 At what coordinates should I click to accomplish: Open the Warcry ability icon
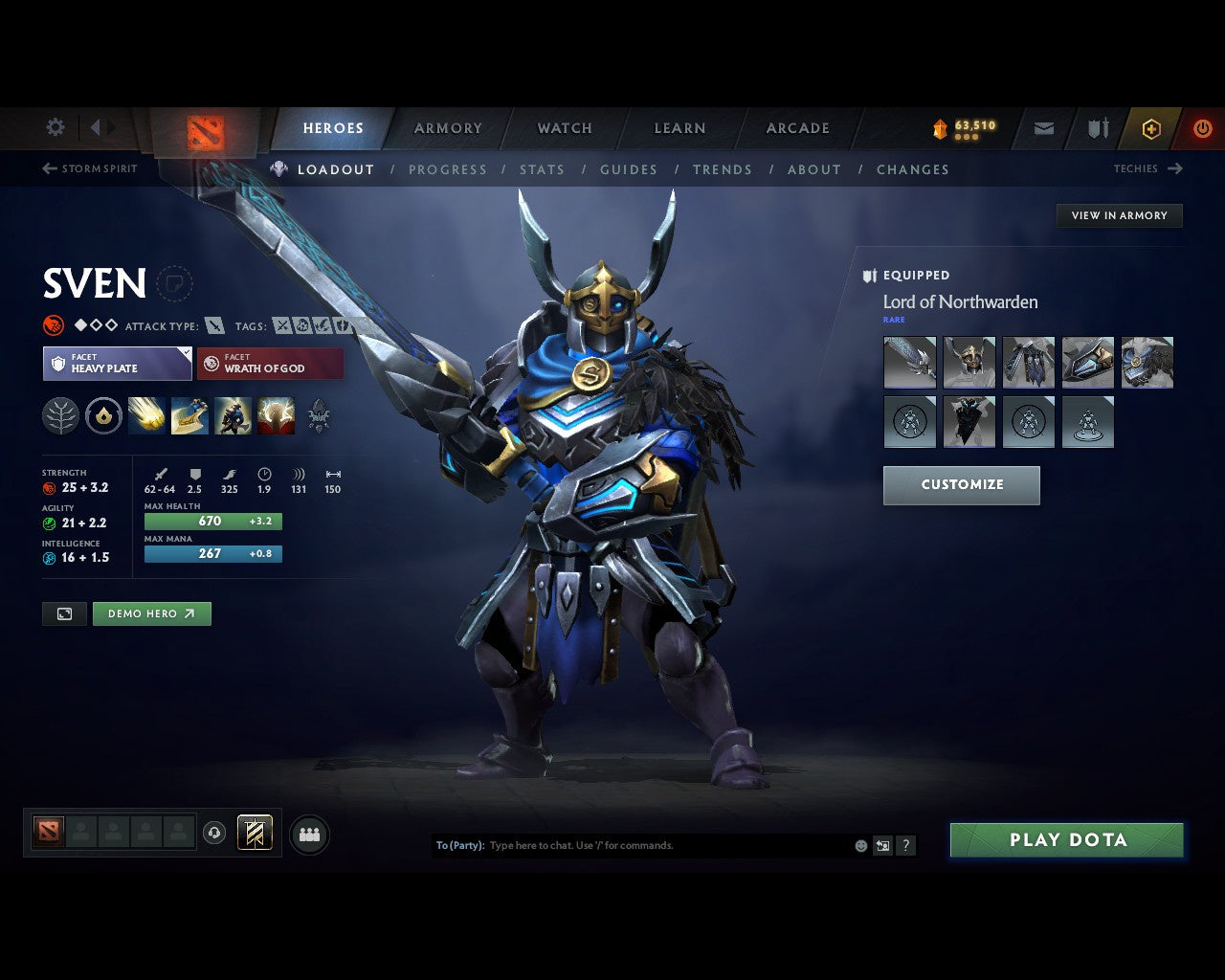[x=233, y=415]
